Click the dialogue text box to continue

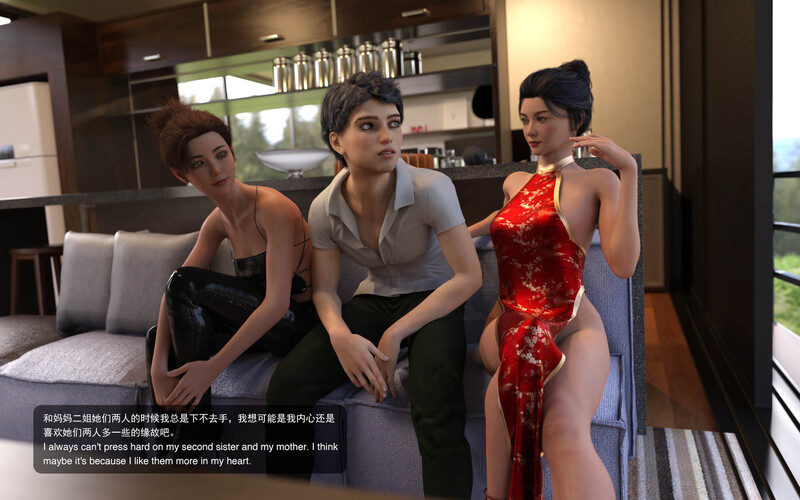tap(190, 438)
